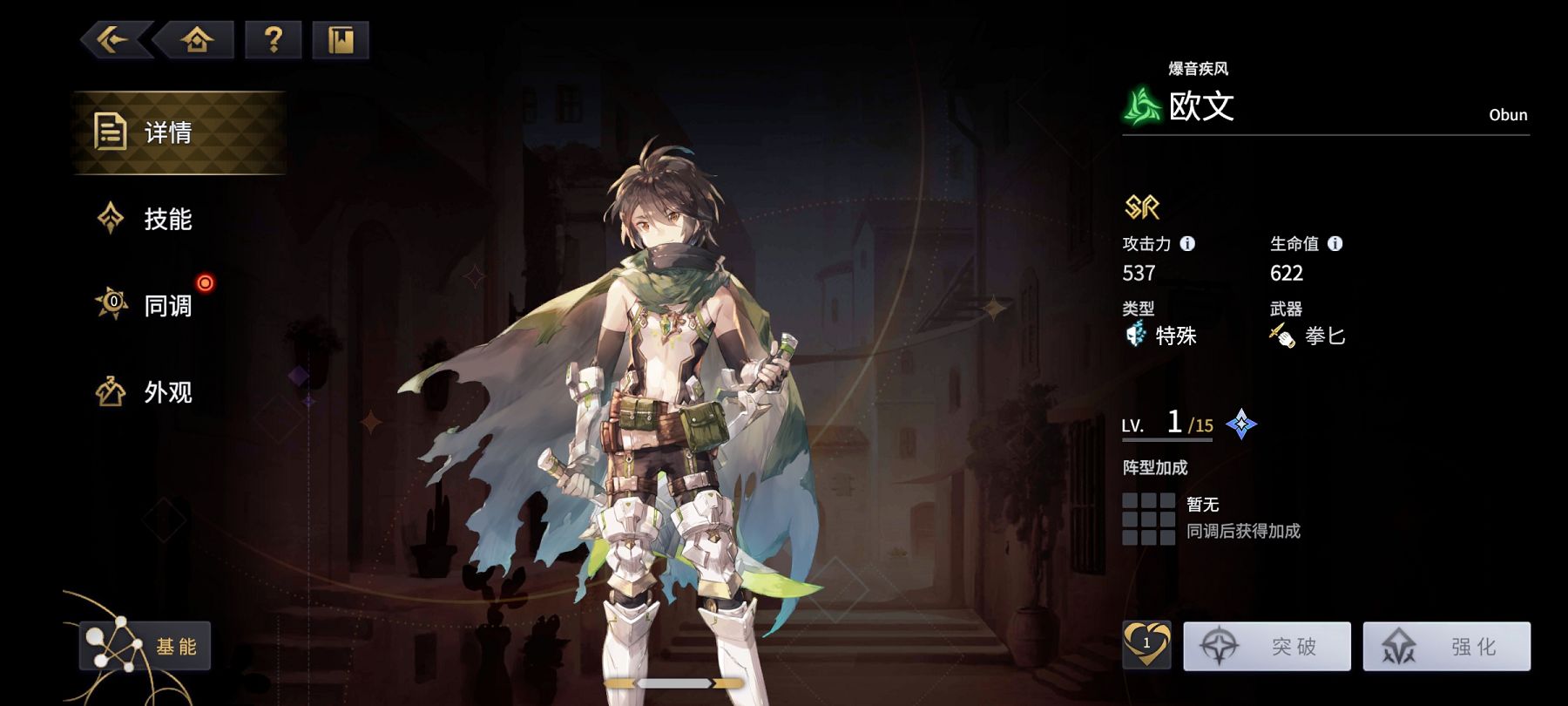Click the green element icon by 欧文

tap(1142, 107)
